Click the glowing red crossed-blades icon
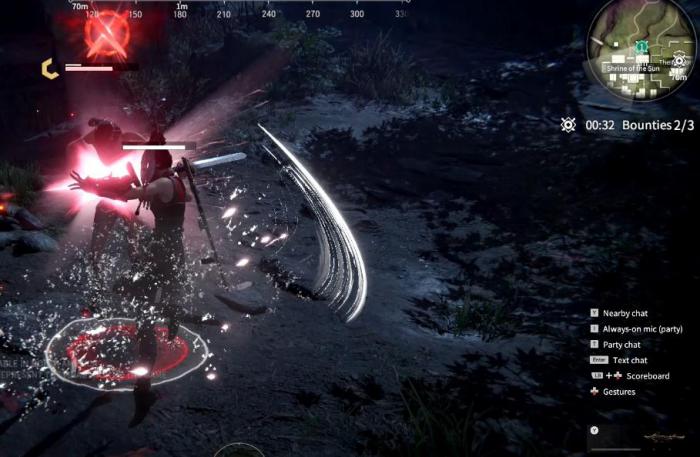 105,35
